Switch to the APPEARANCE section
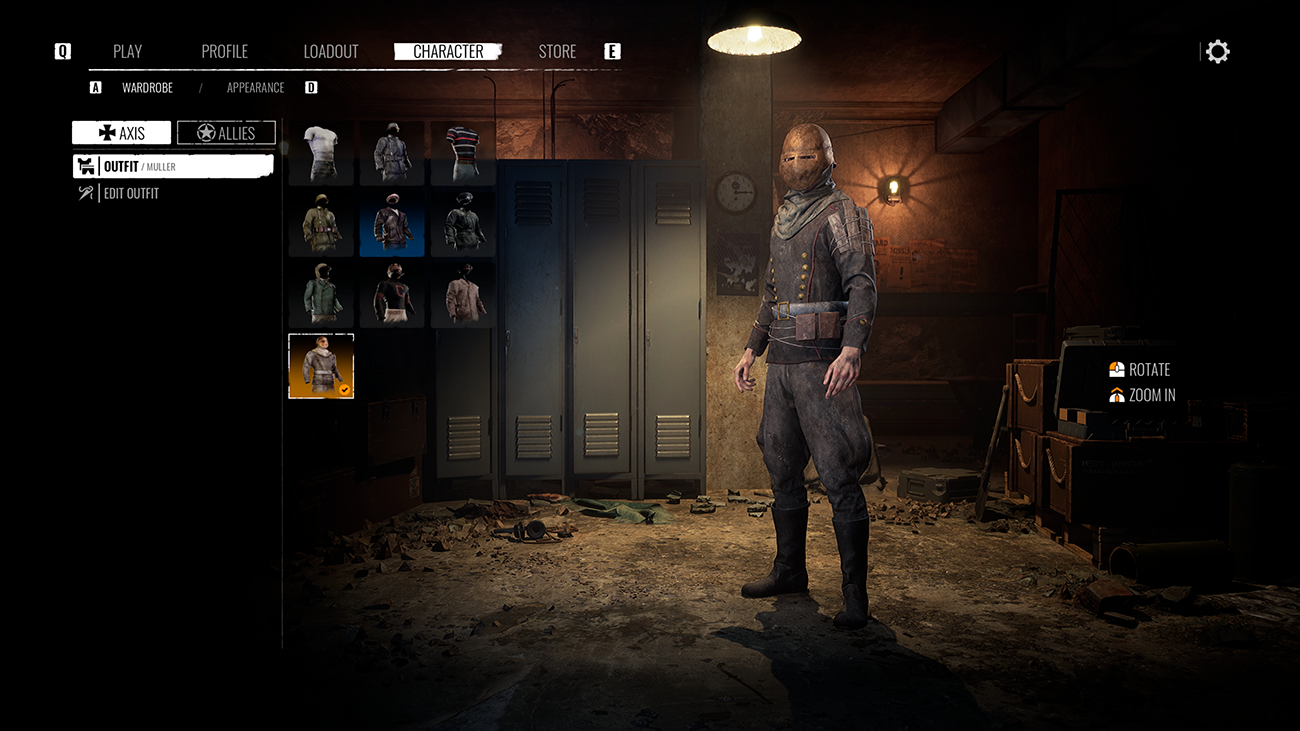 click(x=255, y=87)
